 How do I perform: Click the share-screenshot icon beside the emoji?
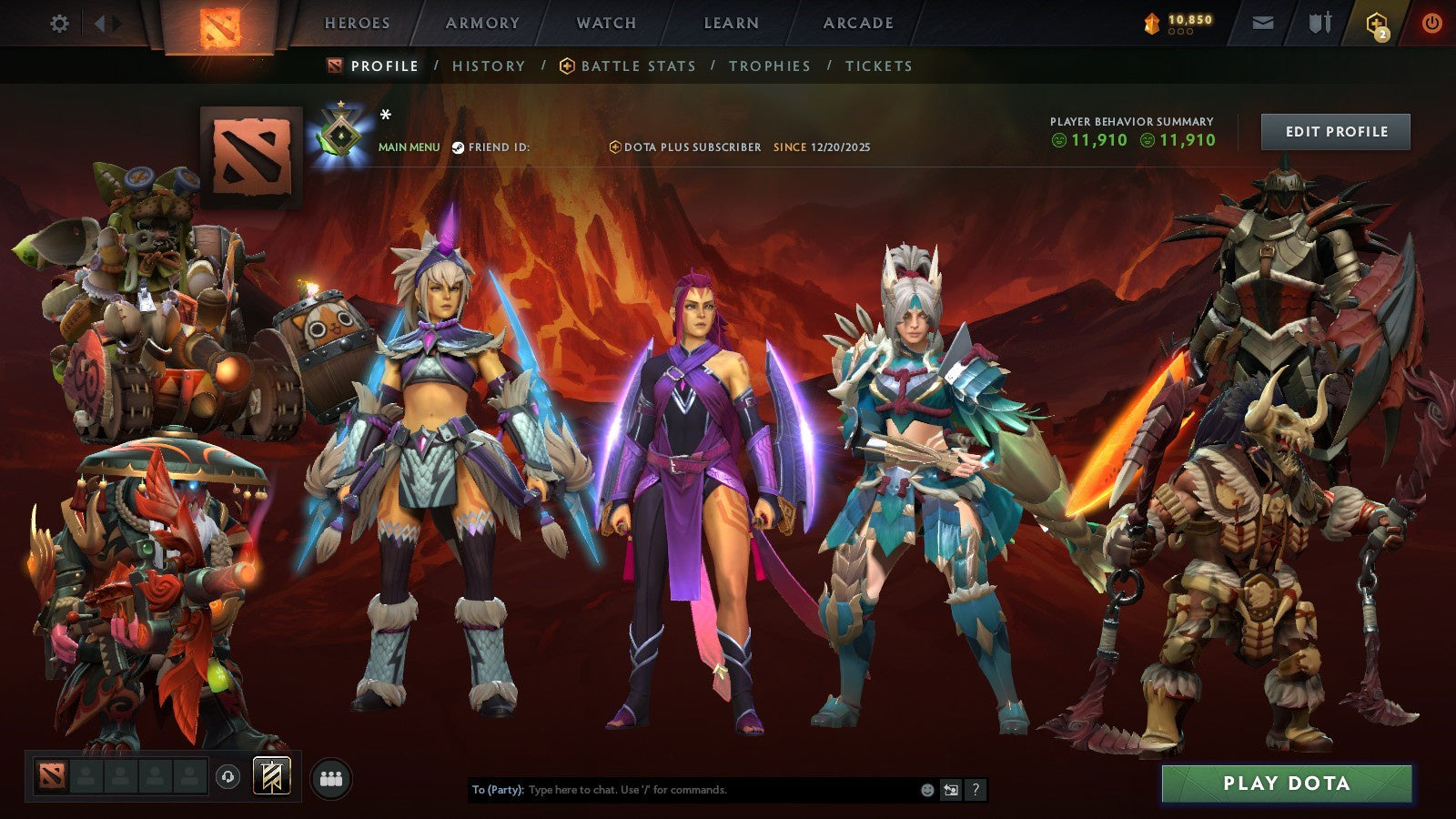tap(949, 791)
